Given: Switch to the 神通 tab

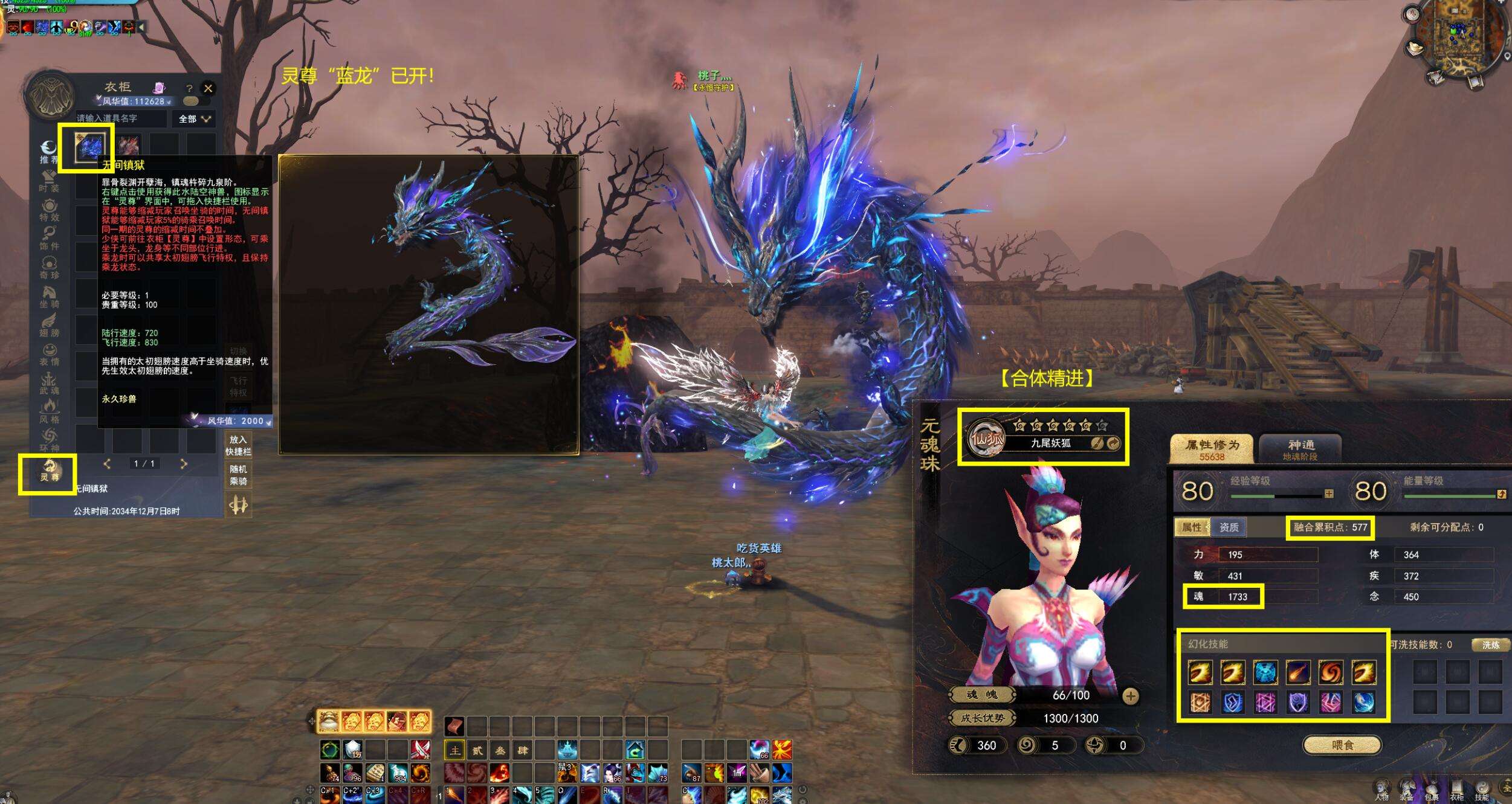Looking at the screenshot, I should [1300, 449].
